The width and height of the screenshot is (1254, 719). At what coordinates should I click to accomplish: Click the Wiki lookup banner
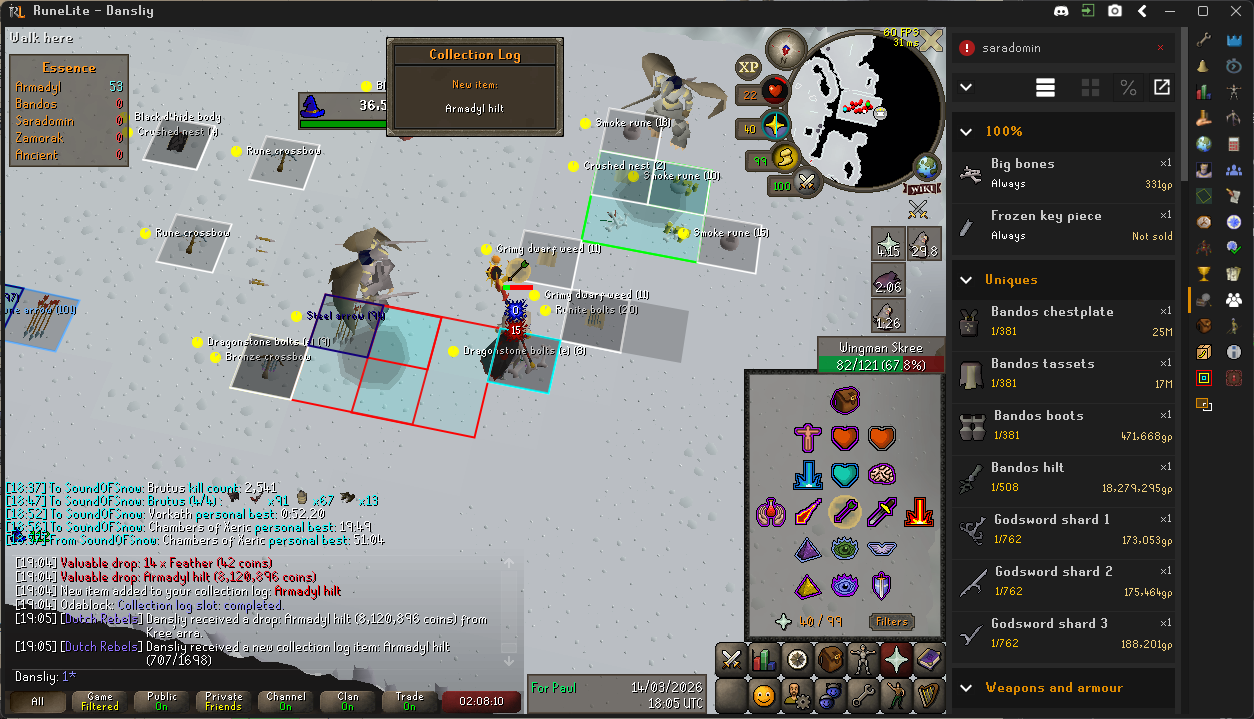point(922,188)
